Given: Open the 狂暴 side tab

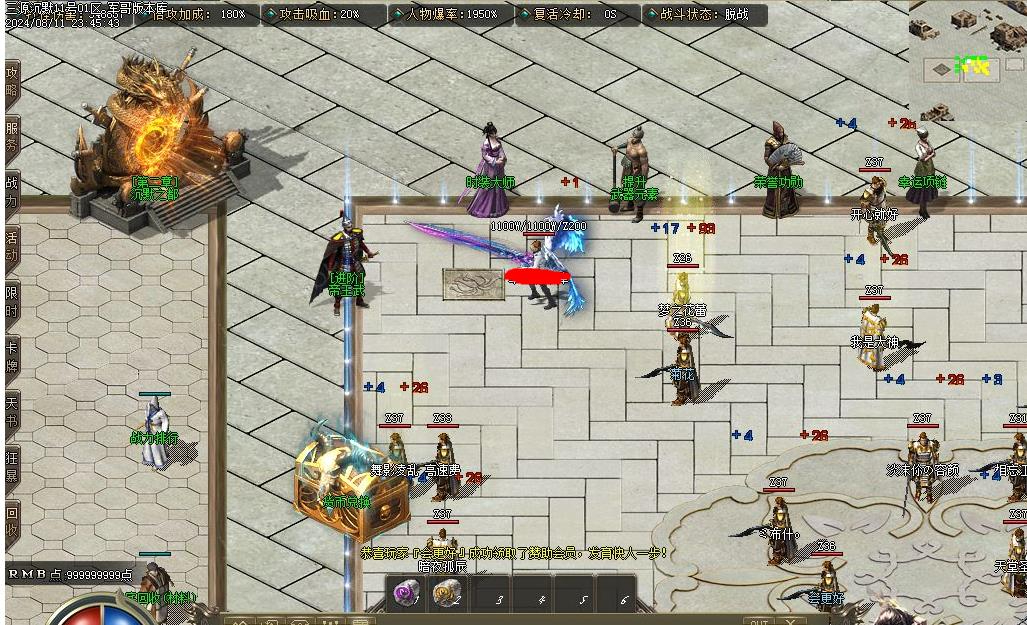Looking at the screenshot, I should click(x=12, y=466).
